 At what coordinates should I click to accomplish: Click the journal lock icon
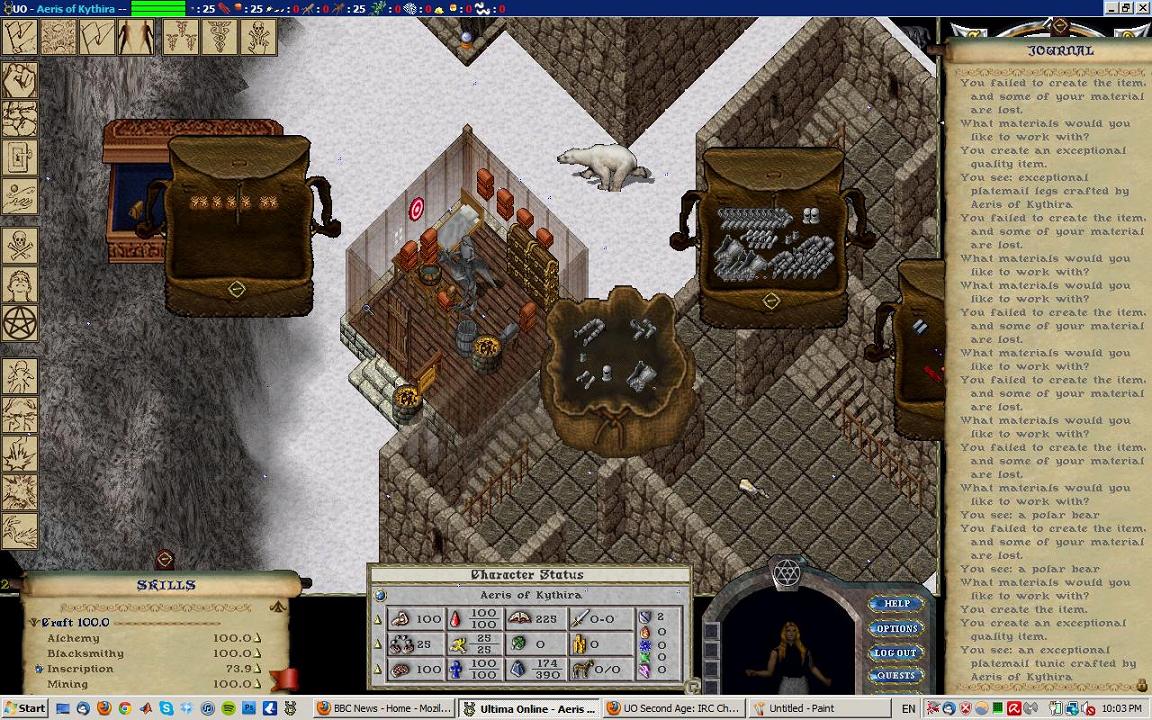click(1142, 685)
